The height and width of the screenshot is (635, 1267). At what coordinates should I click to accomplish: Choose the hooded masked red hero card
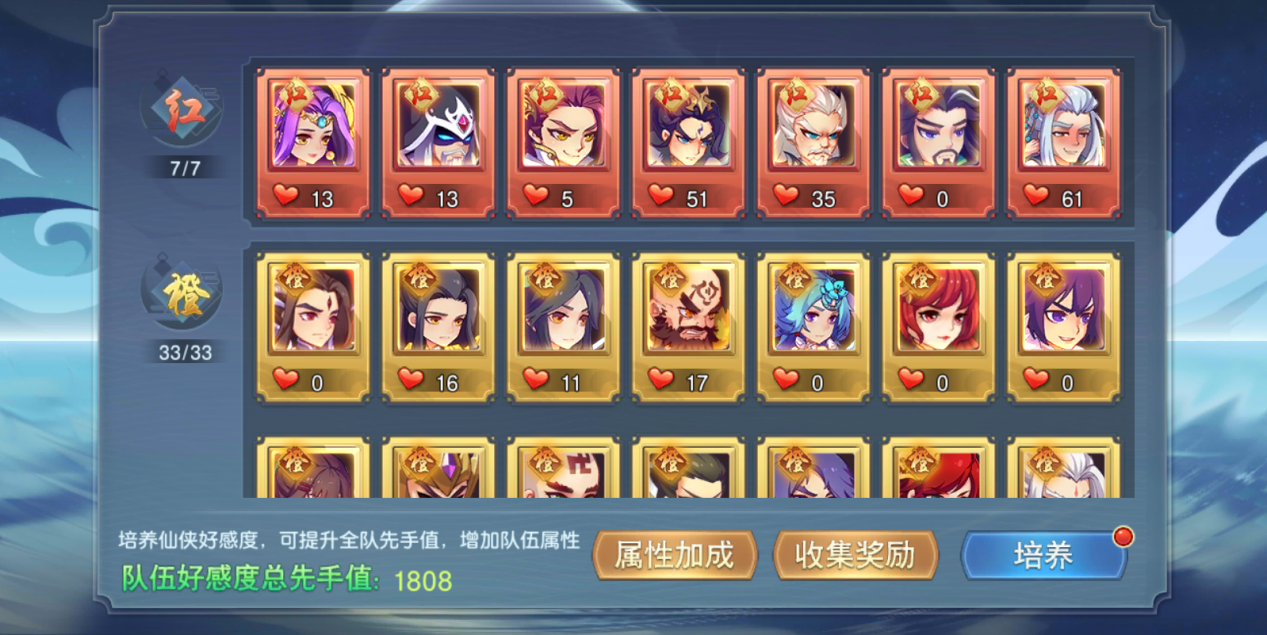click(x=438, y=142)
